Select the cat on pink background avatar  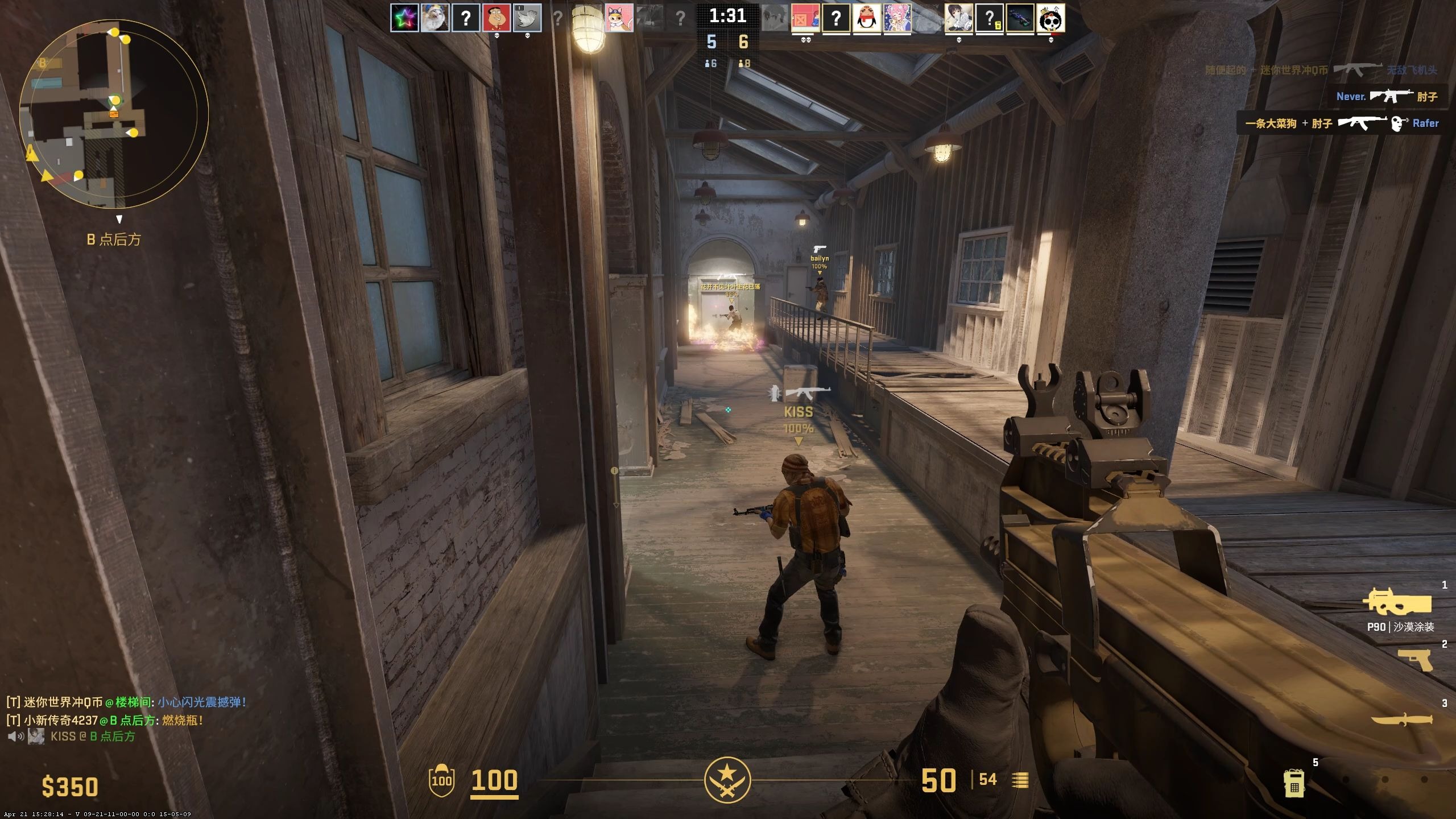[x=619, y=18]
